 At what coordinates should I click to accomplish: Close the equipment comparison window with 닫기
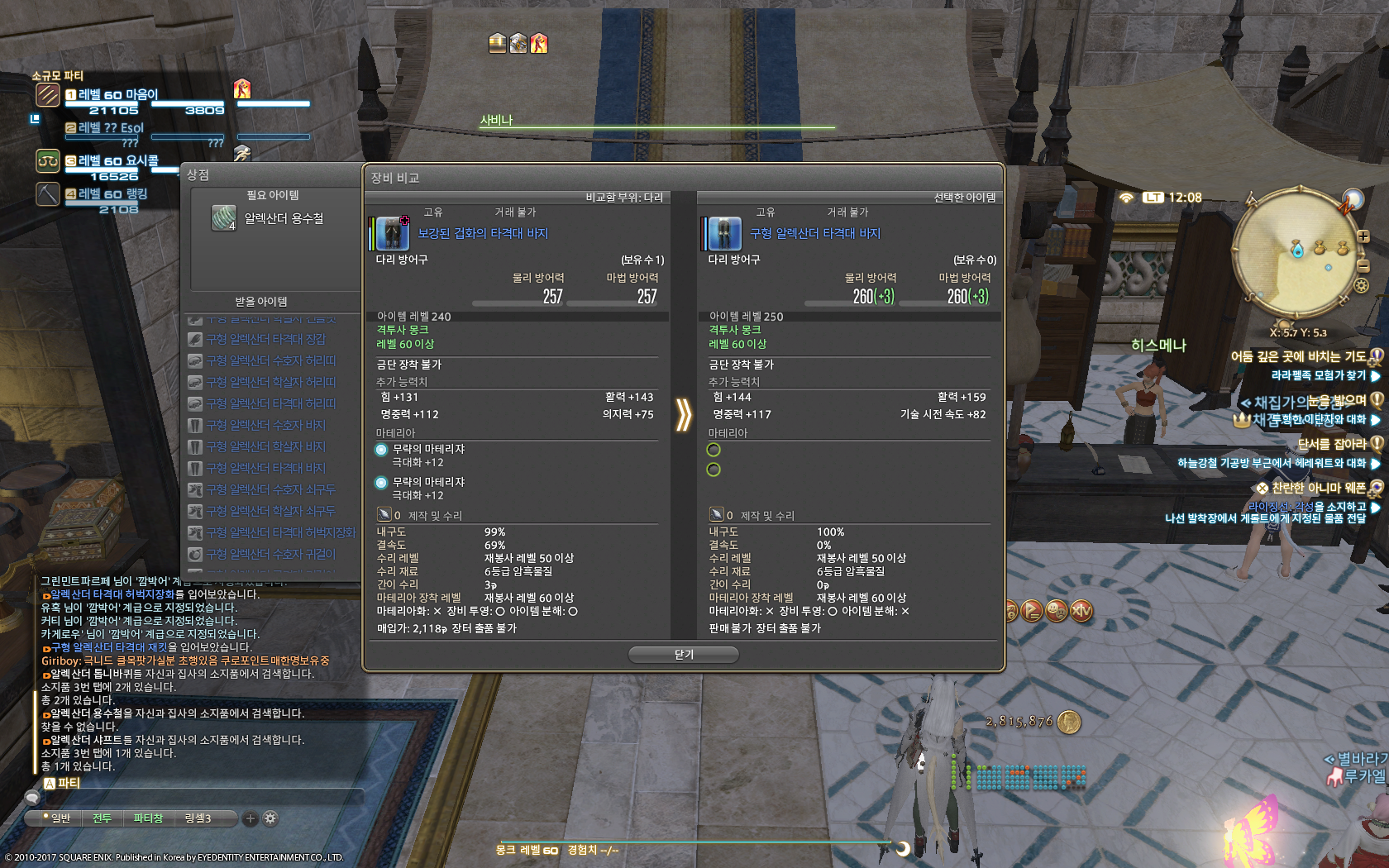(683, 655)
